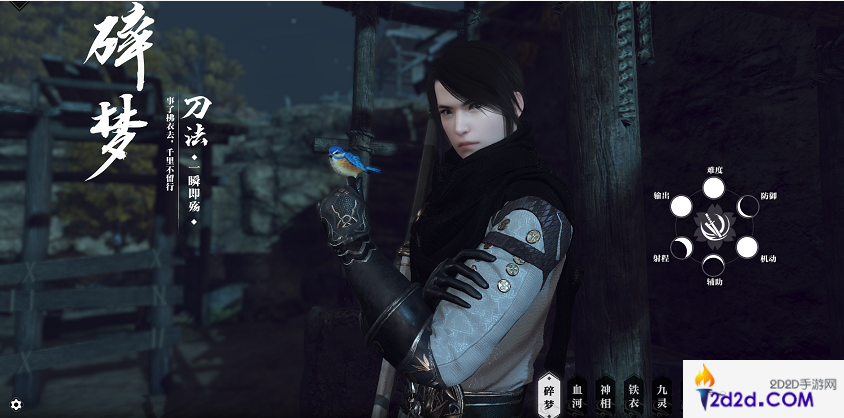
Task: Select the 九灵 class tab
Action: click(x=661, y=394)
